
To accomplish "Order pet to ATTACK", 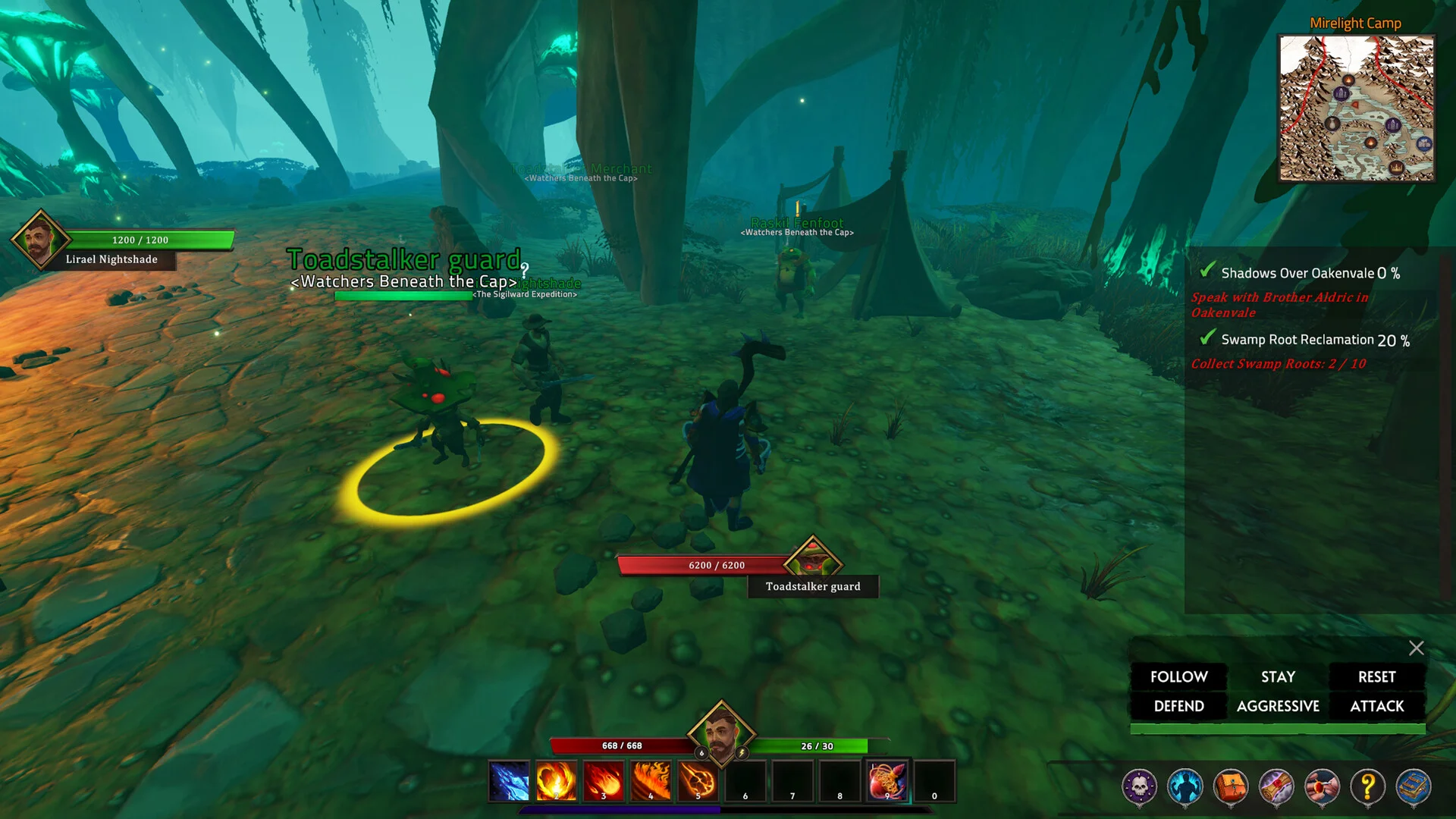I will pyautogui.click(x=1376, y=706).
